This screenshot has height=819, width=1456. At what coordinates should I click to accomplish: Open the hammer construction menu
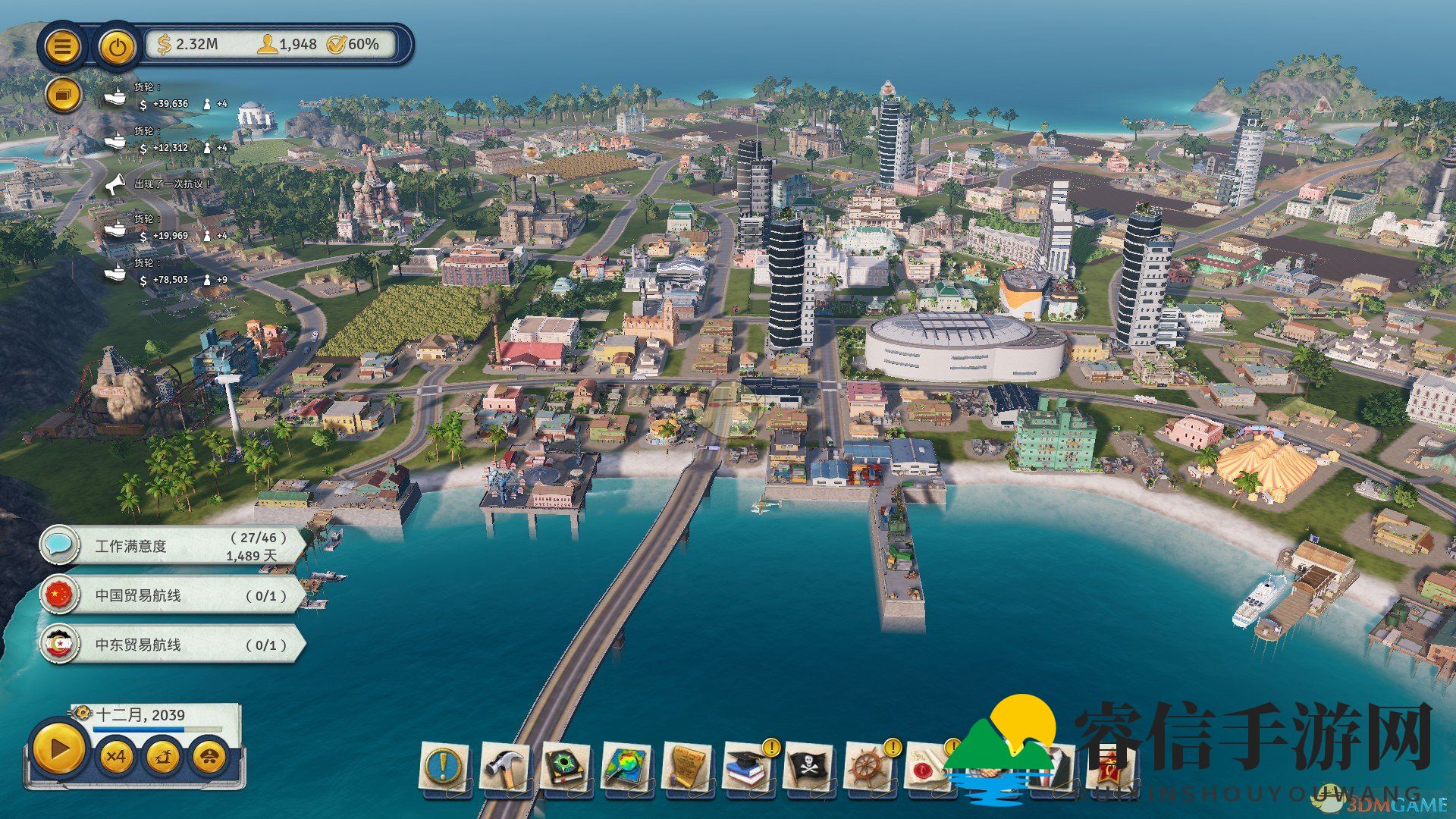click(504, 767)
